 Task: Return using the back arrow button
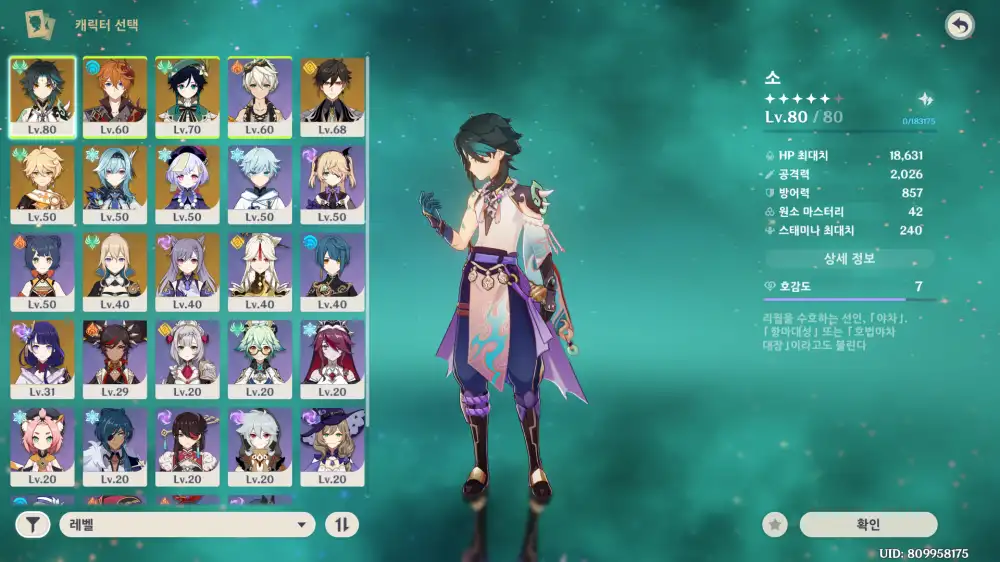[960, 26]
